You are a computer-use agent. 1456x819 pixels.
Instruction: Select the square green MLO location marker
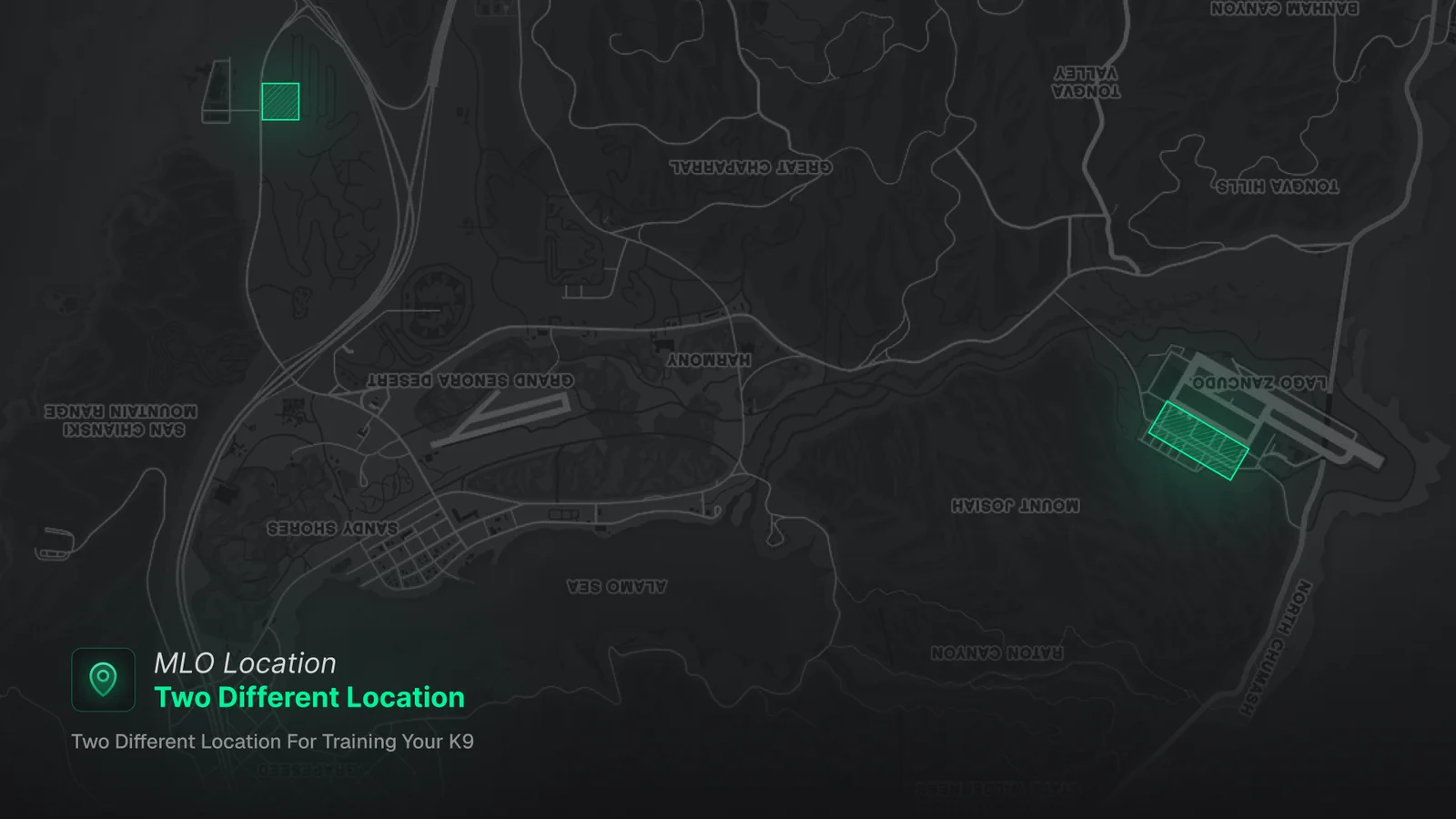click(280, 102)
